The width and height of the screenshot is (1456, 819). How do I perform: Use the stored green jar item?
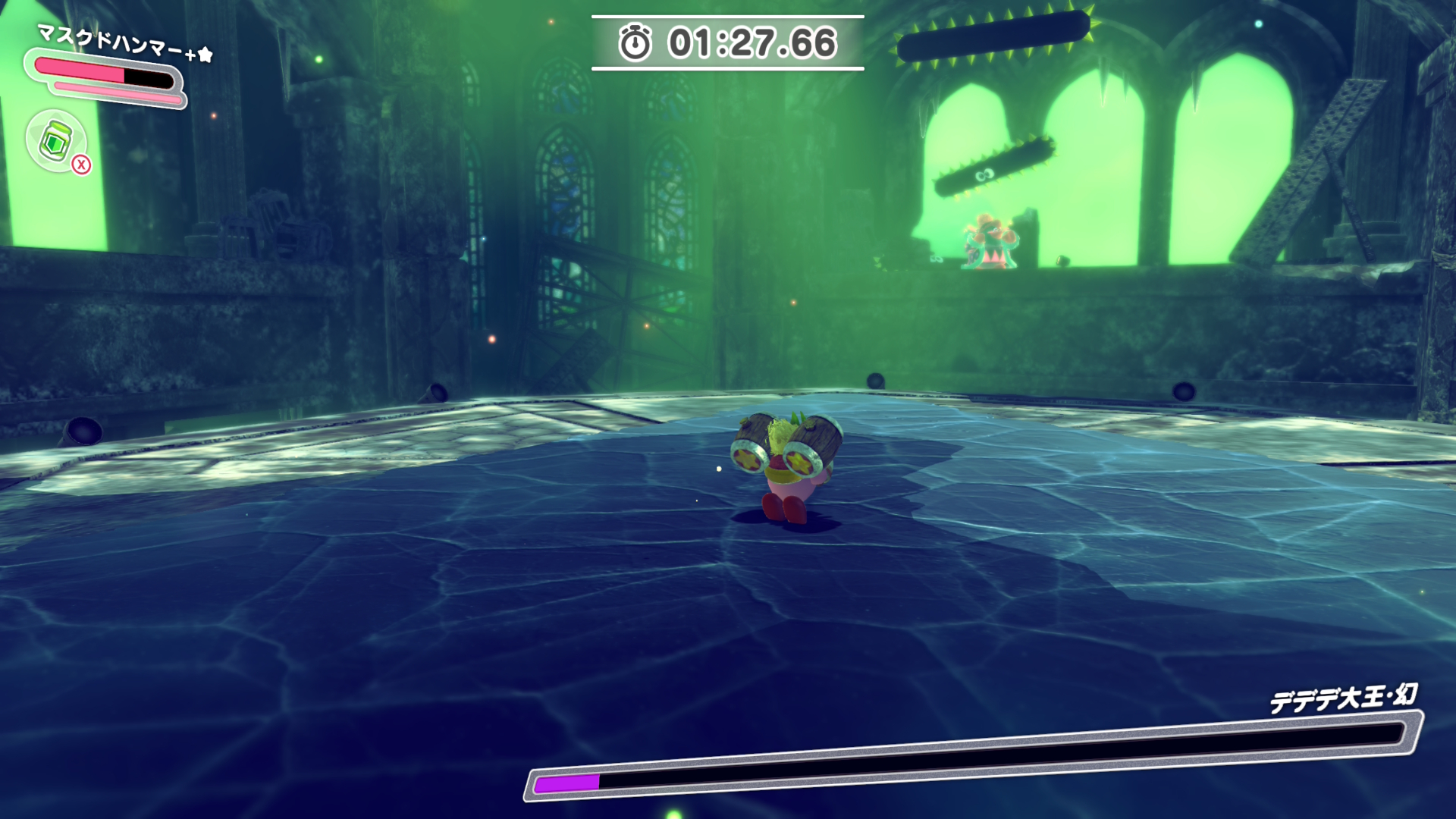tap(56, 141)
